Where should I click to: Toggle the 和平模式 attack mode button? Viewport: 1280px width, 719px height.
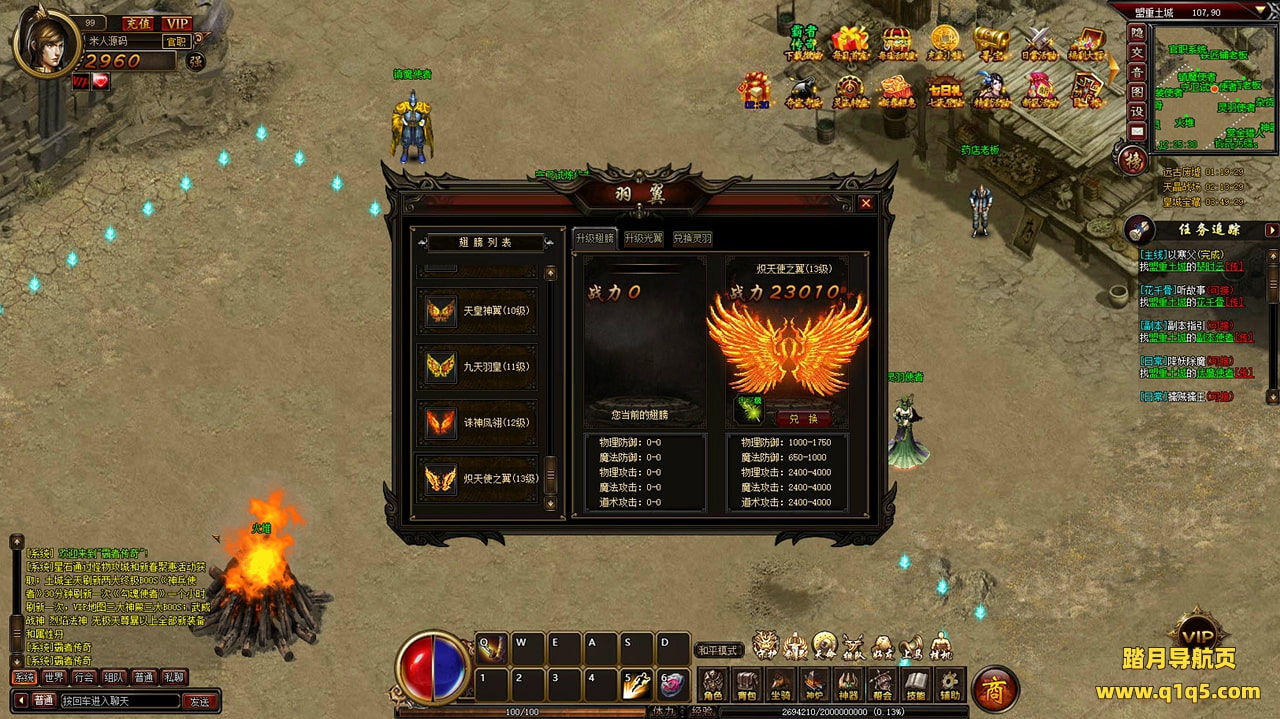717,650
